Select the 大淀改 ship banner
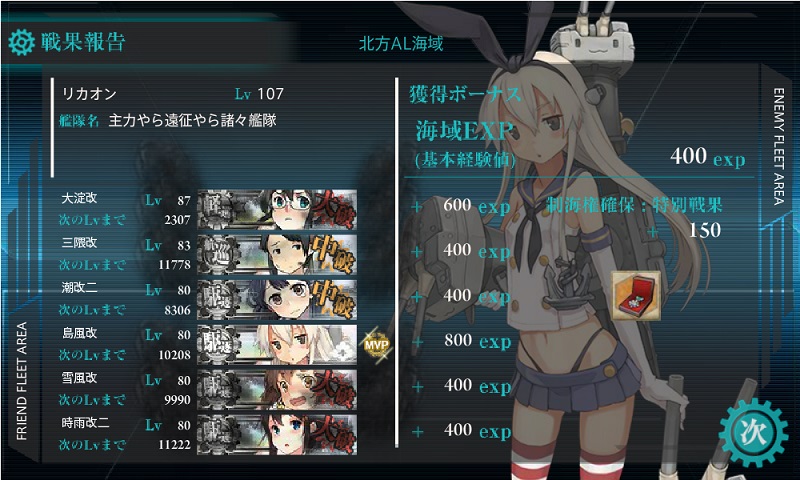This screenshot has height=480, width=800. [278, 208]
